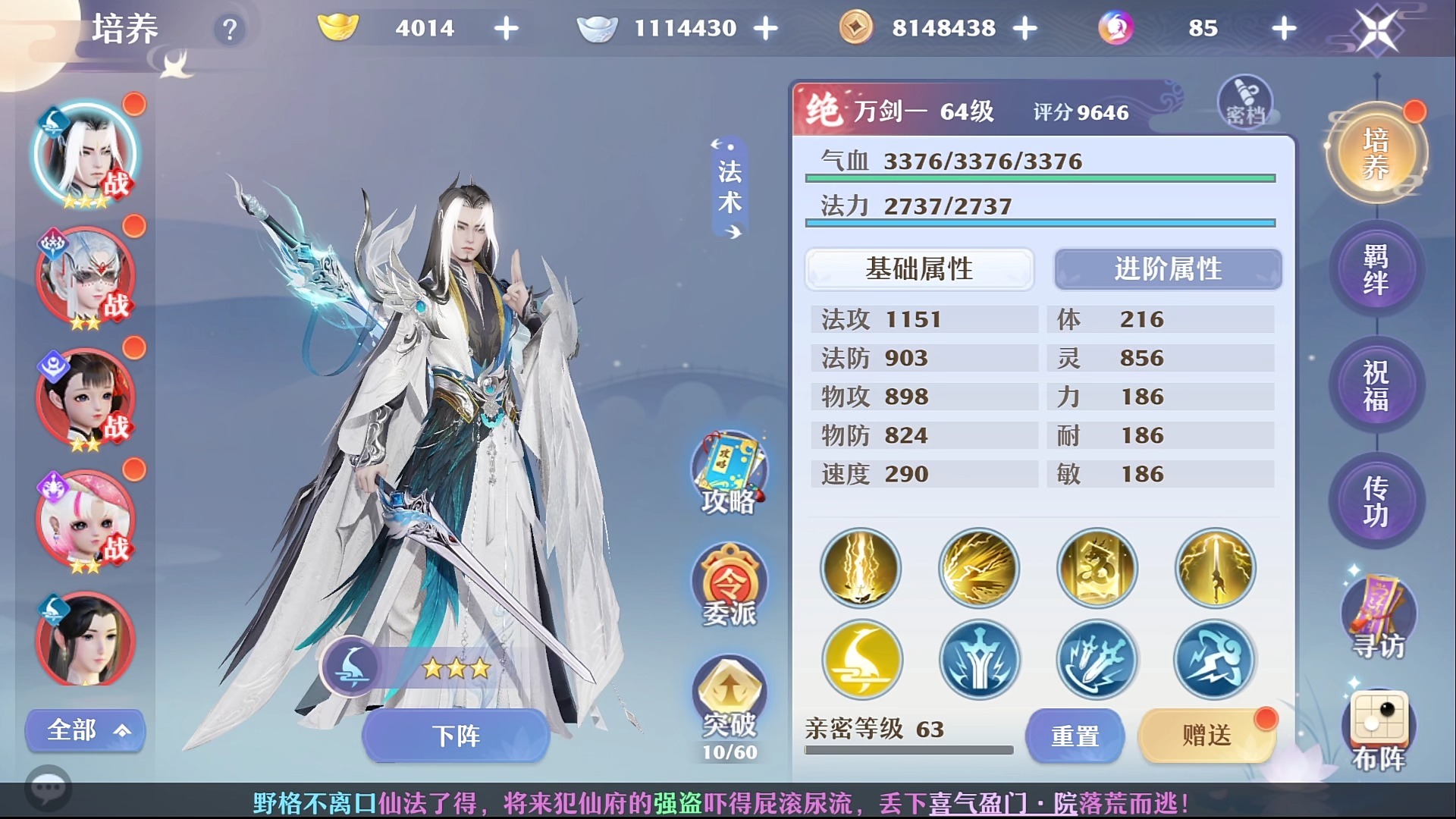Collapse the 全部 character list
Viewport: 1456px width, 819px height.
84,730
